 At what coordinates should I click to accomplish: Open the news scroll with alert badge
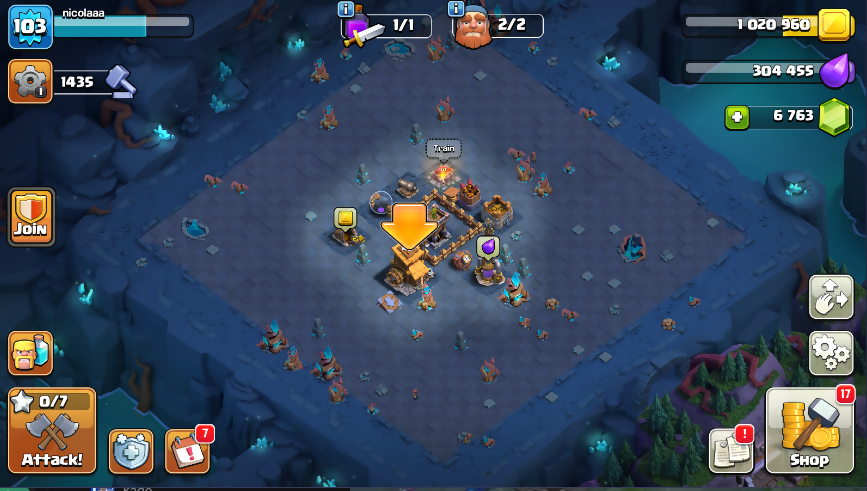731,449
